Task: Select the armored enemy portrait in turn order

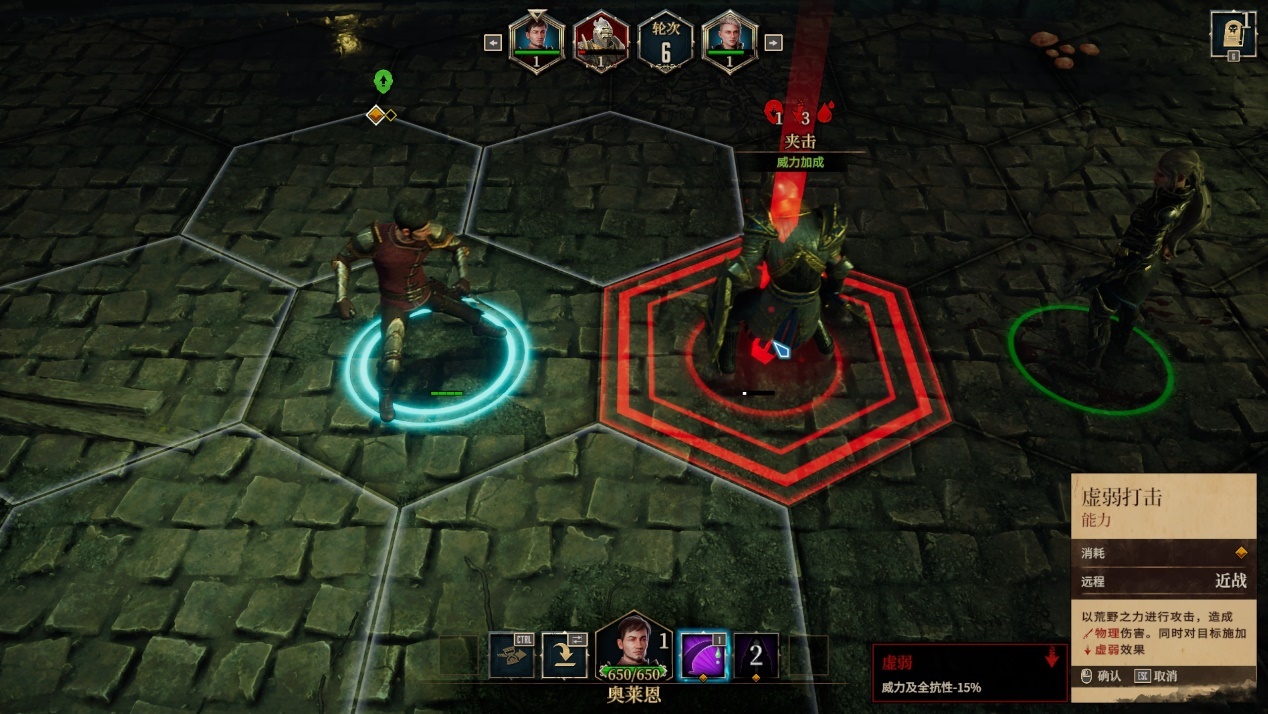Action: pyautogui.click(x=601, y=43)
